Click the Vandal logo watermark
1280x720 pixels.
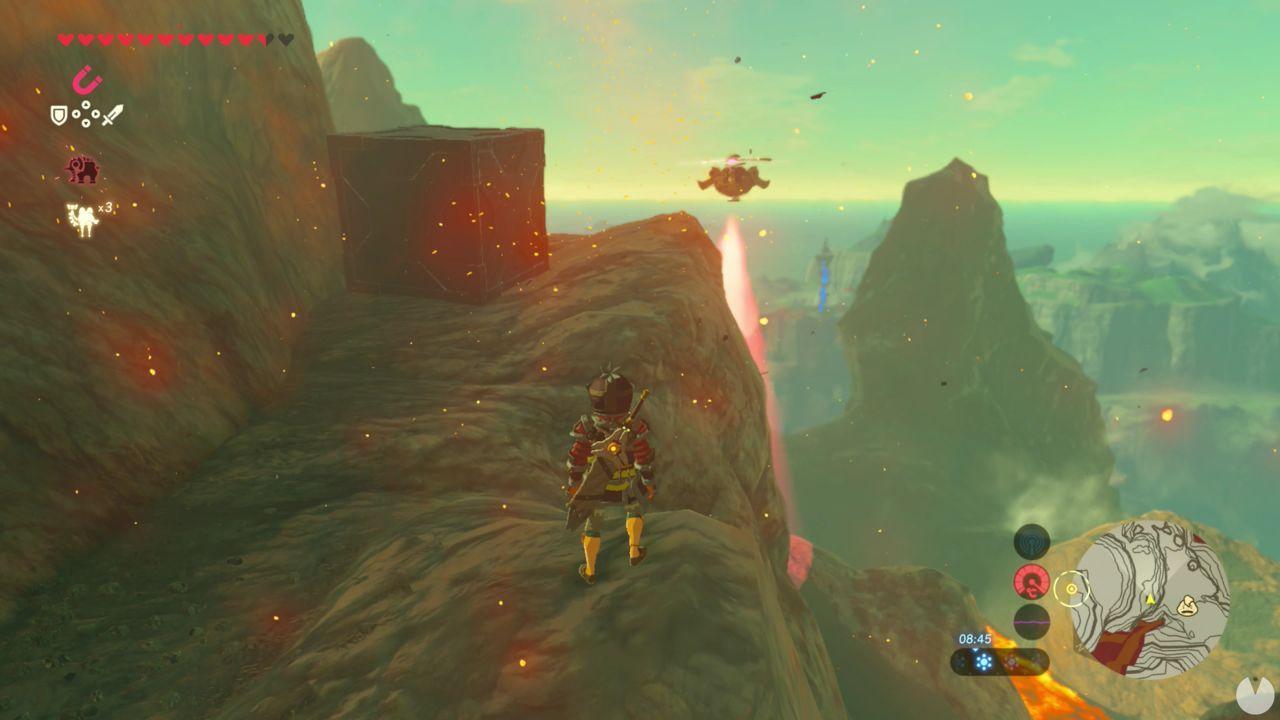tap(1255, 693)
